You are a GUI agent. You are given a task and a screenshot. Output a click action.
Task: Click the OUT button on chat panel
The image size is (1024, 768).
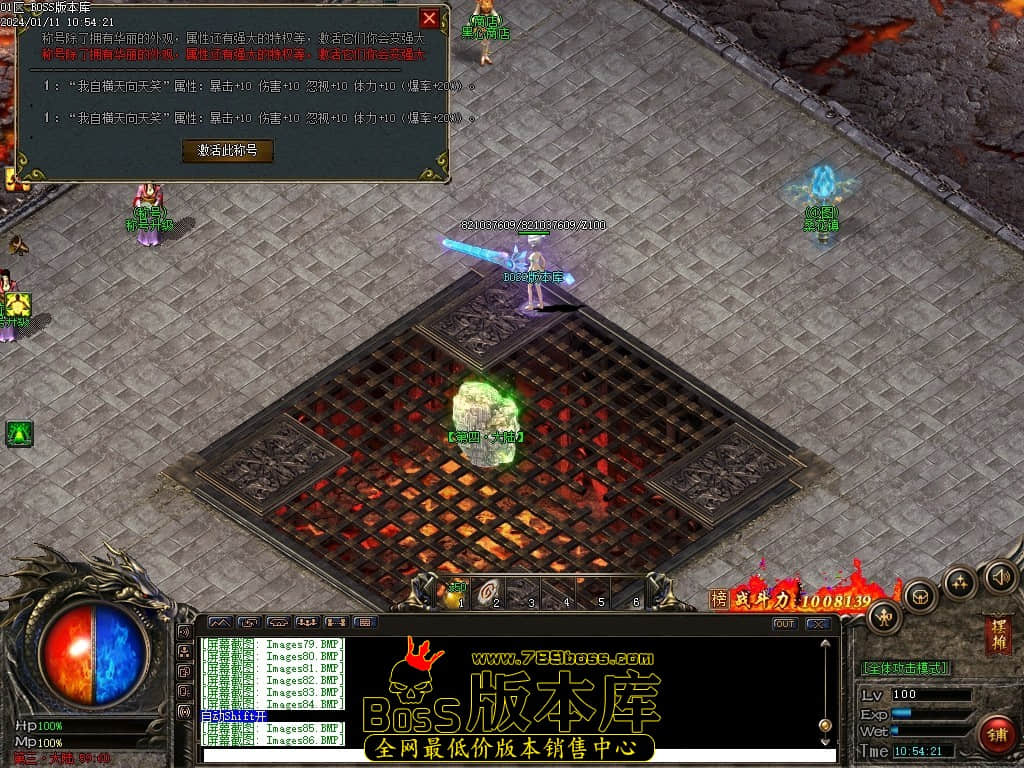(x=785, y=623)
